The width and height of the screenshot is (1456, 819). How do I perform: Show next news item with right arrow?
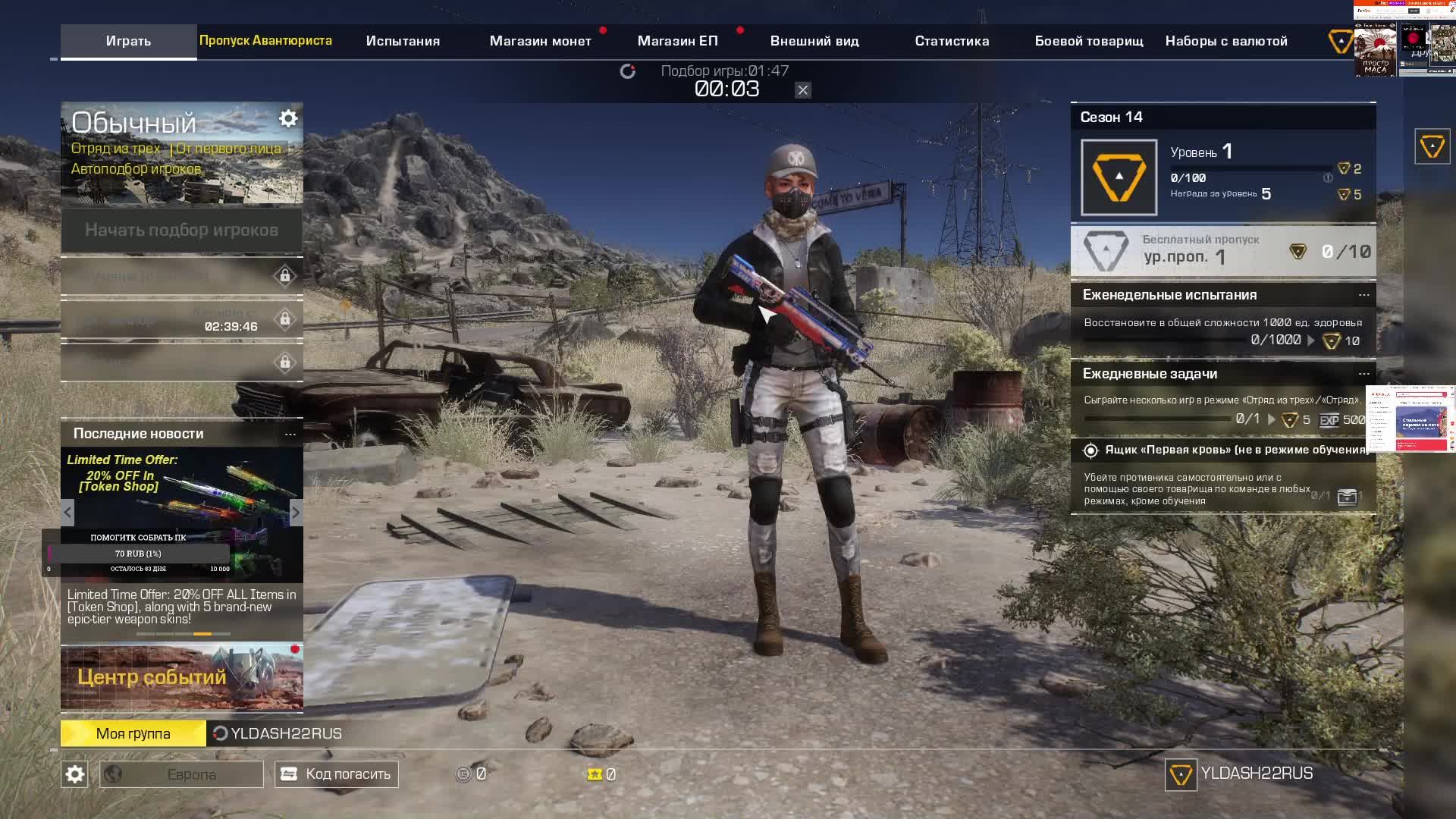point(296,513)
